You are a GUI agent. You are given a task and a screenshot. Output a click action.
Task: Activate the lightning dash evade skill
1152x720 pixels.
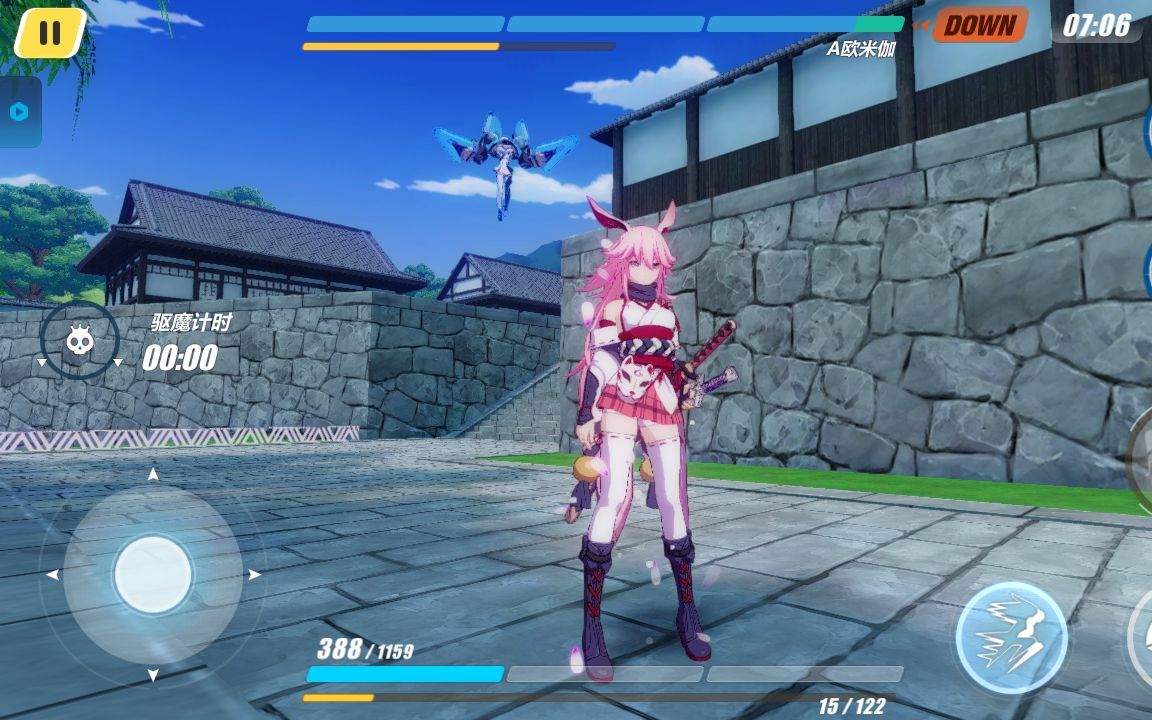[1011, 637]
